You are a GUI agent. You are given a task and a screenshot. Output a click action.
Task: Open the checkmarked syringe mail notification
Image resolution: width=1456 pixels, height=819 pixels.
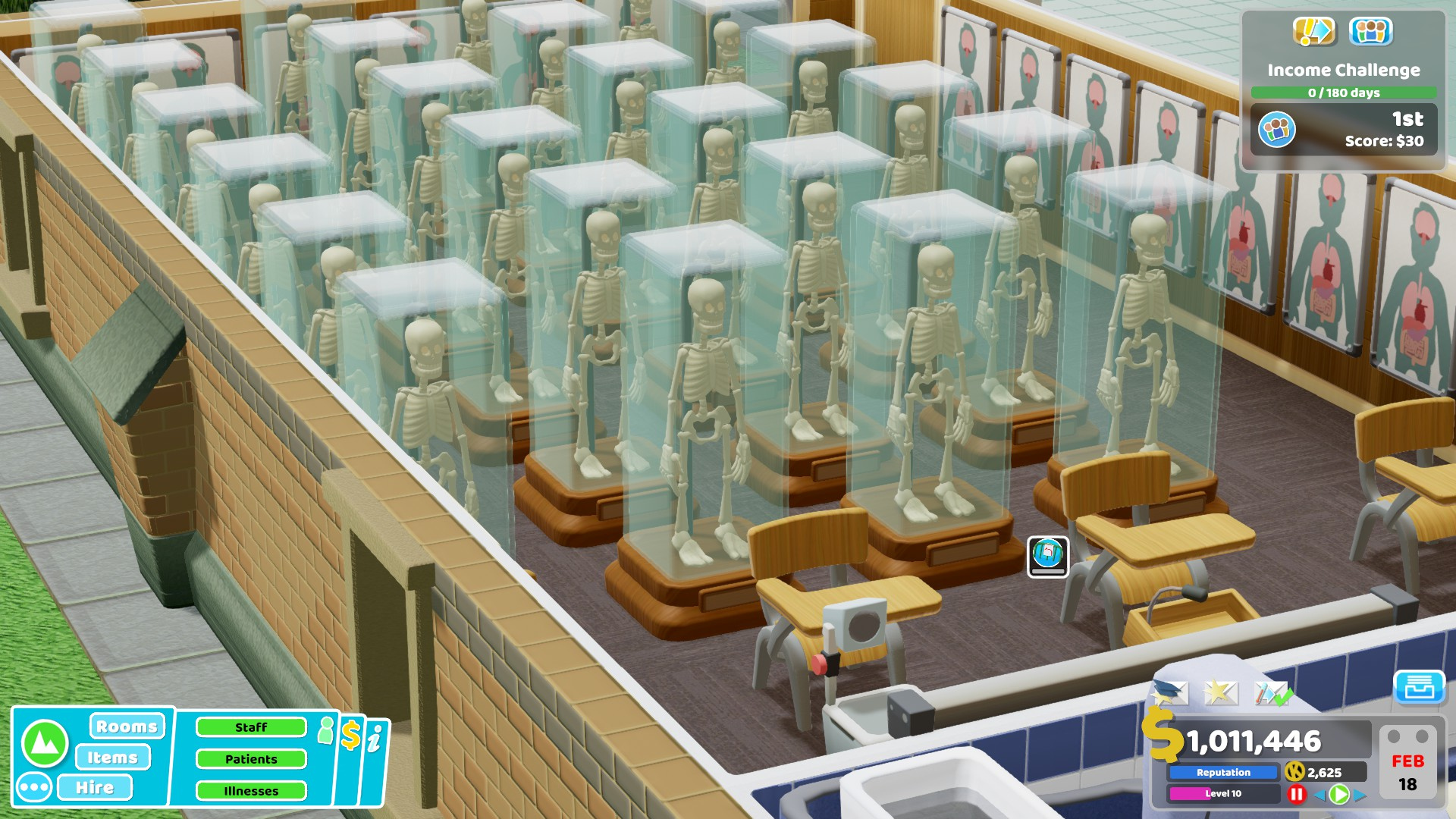[1272, 692]
